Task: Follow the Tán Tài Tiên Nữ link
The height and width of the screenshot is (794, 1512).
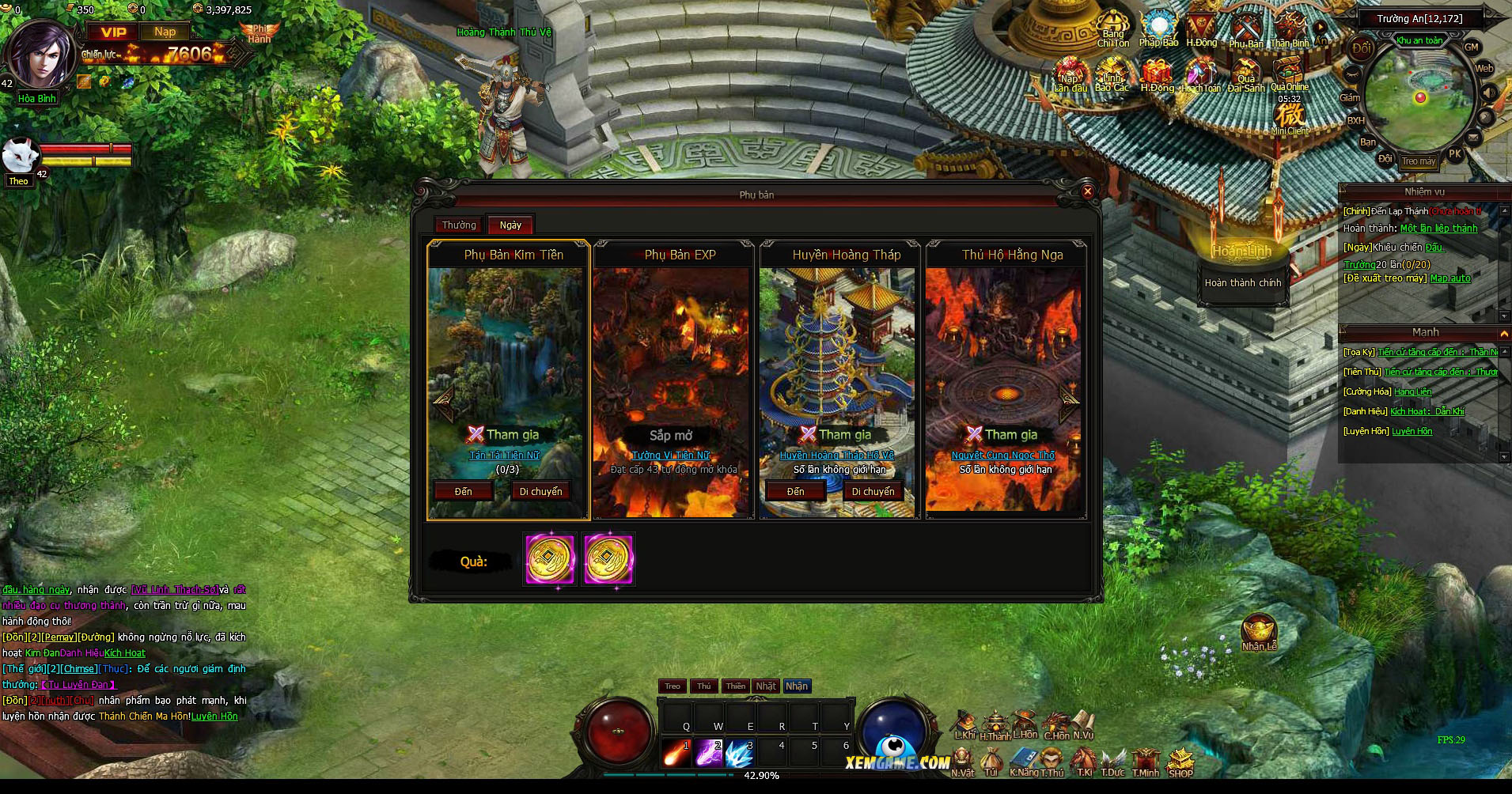Action: tap(504, 456)
